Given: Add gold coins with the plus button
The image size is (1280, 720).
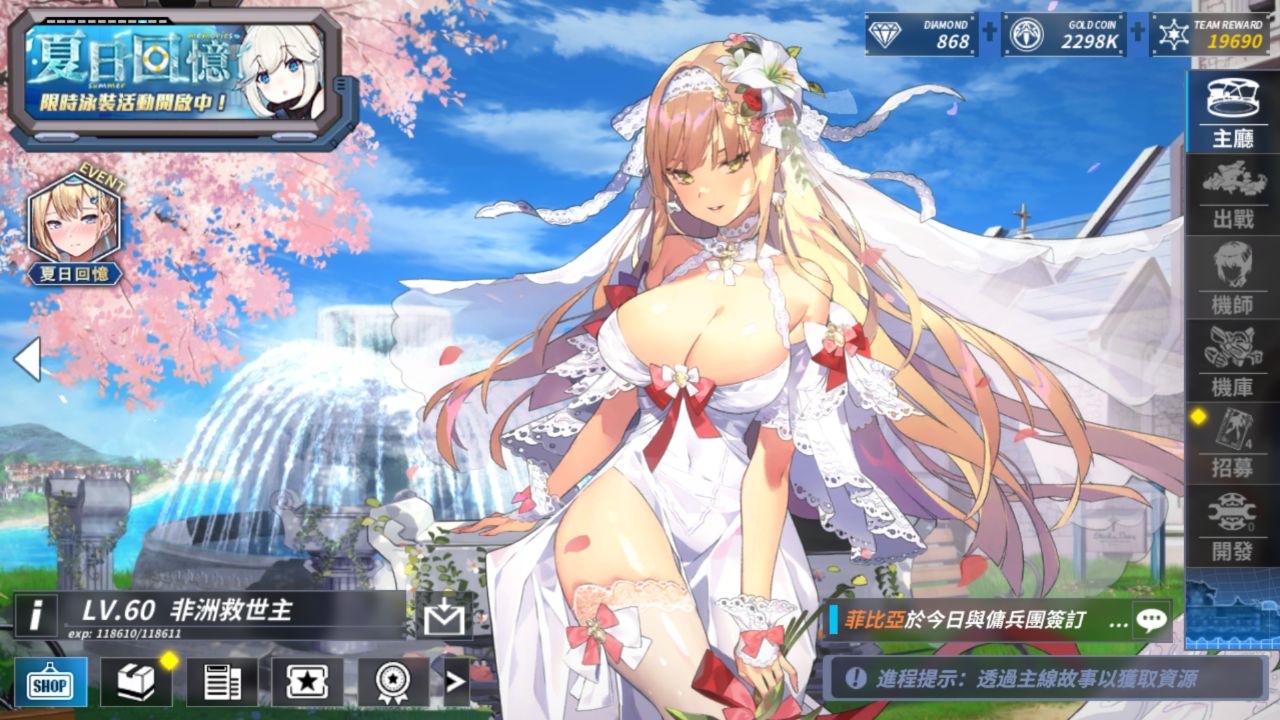Looking at the screenshot, I should coord(1137,31).
